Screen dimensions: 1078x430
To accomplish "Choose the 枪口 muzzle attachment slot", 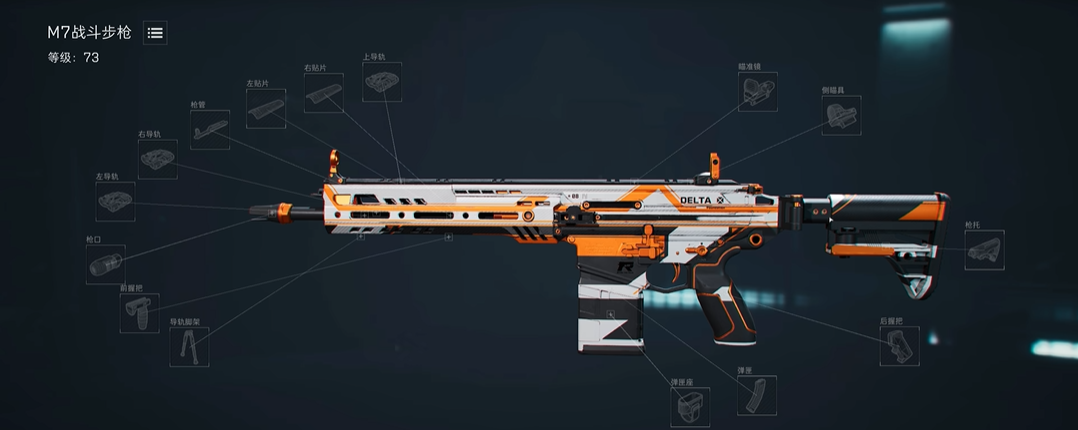I will click(104, 264).
